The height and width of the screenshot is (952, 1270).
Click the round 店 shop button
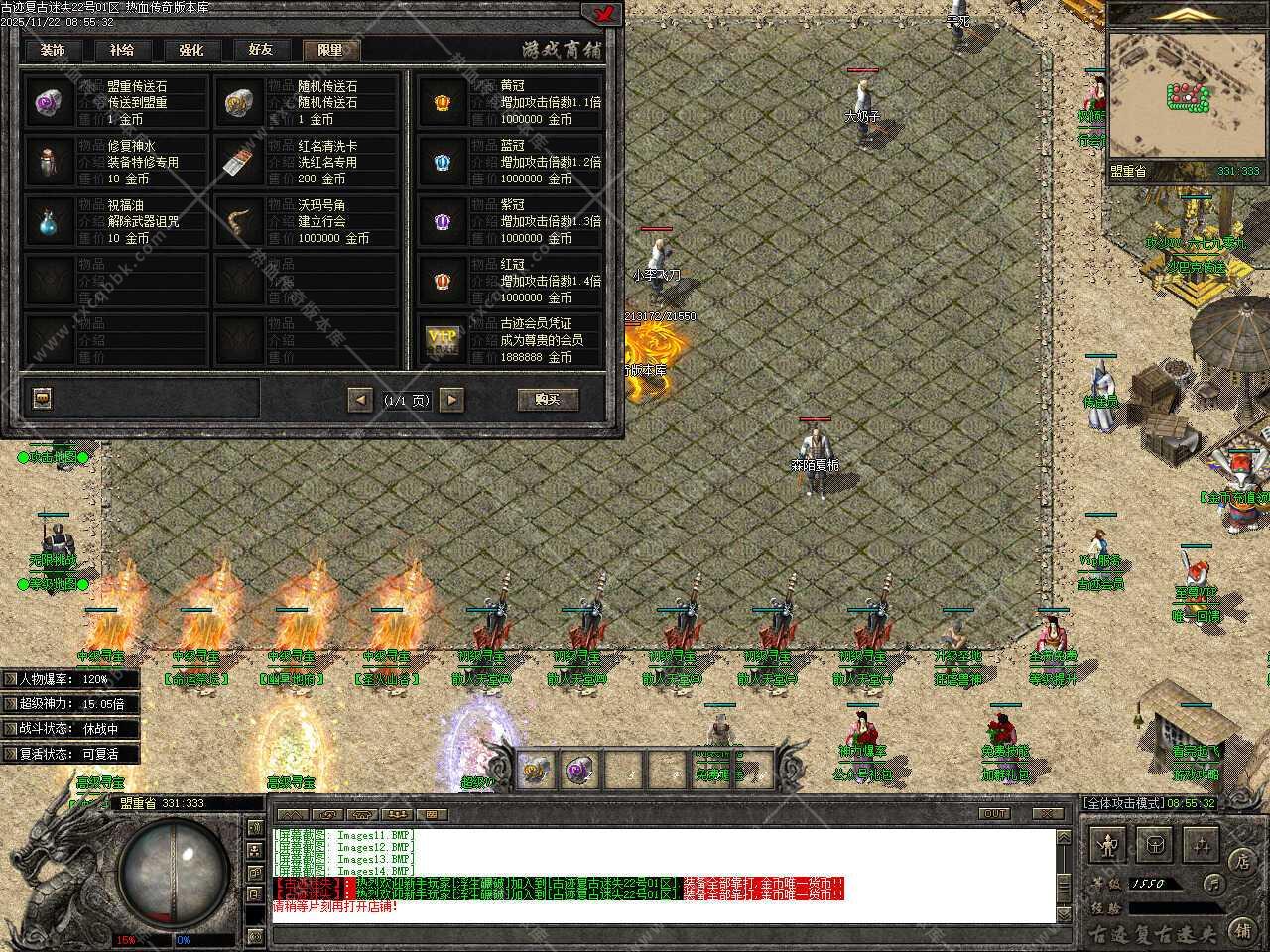click(1240, 860)
